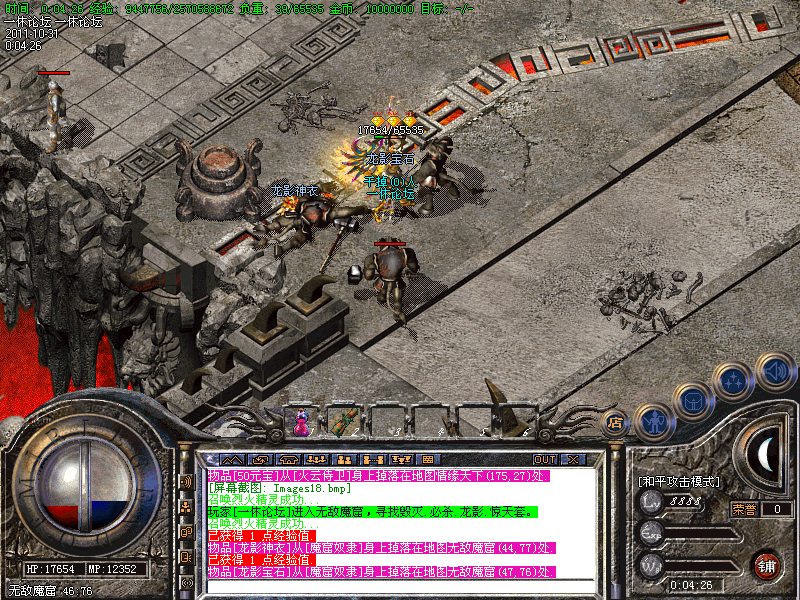
Task: Open the character status button
Action: click(x=652, y=422)
